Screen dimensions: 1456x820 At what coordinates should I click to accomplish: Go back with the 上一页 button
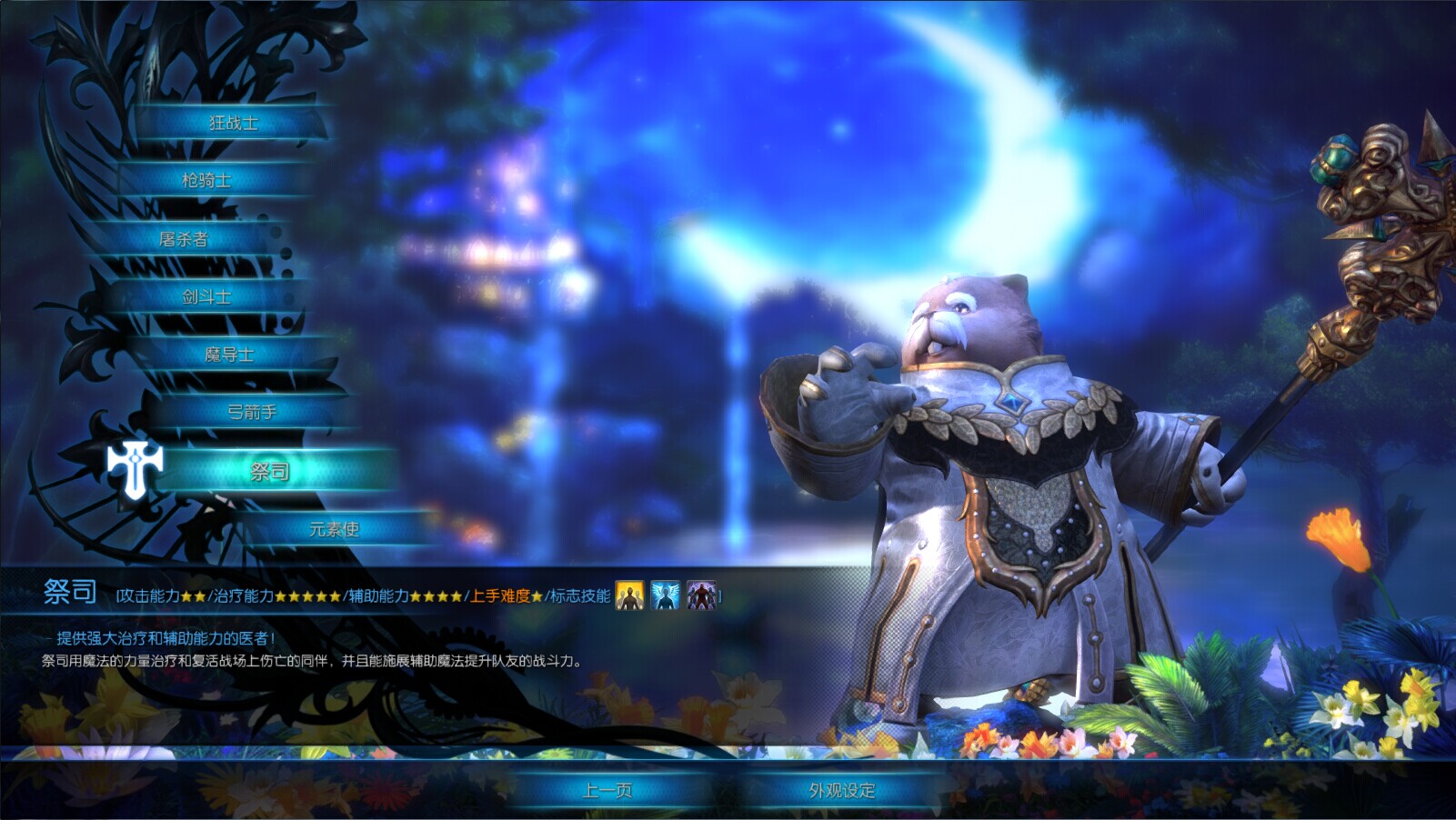[x=607, y=791]
